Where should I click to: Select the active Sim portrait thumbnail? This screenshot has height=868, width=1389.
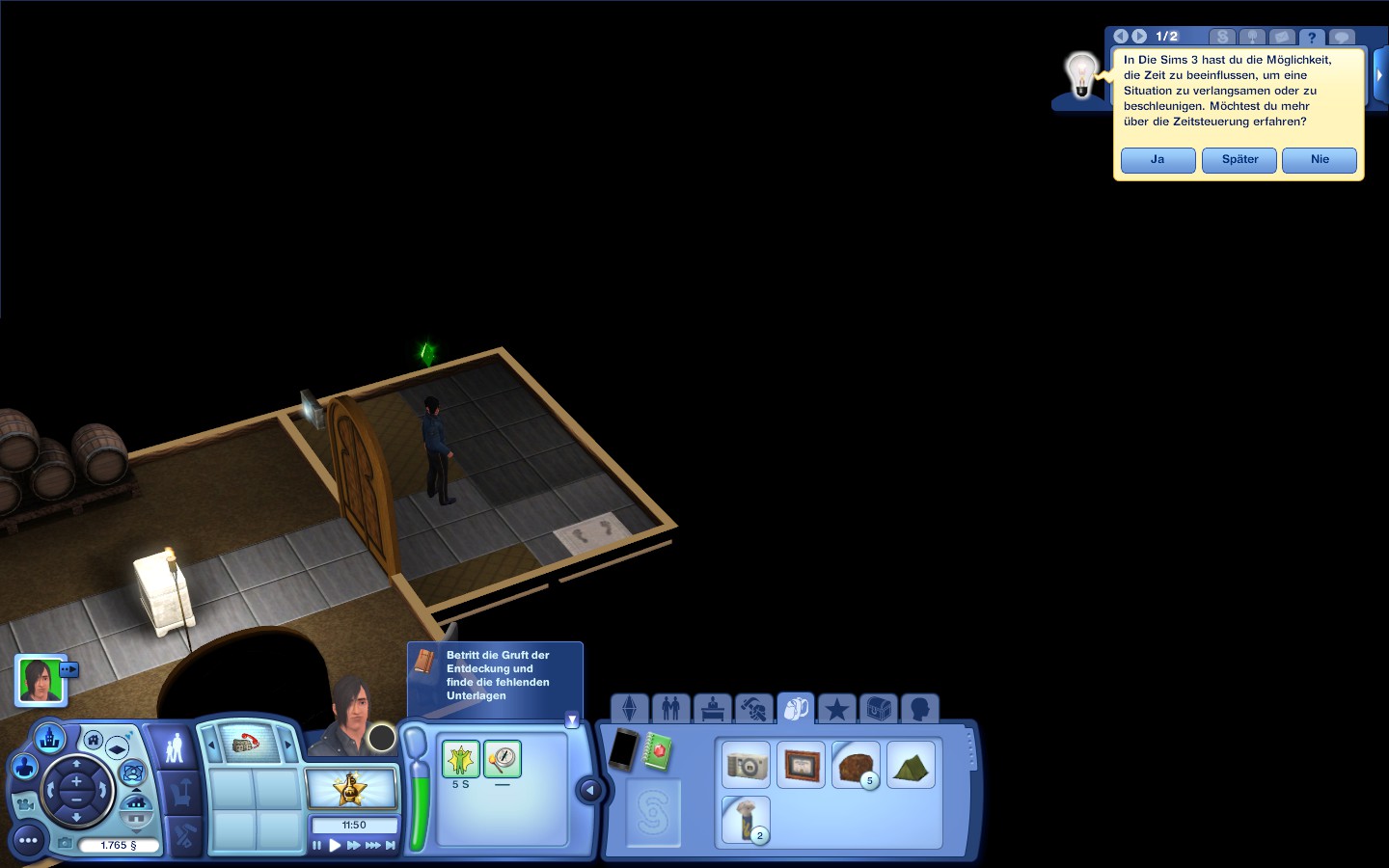41,681
